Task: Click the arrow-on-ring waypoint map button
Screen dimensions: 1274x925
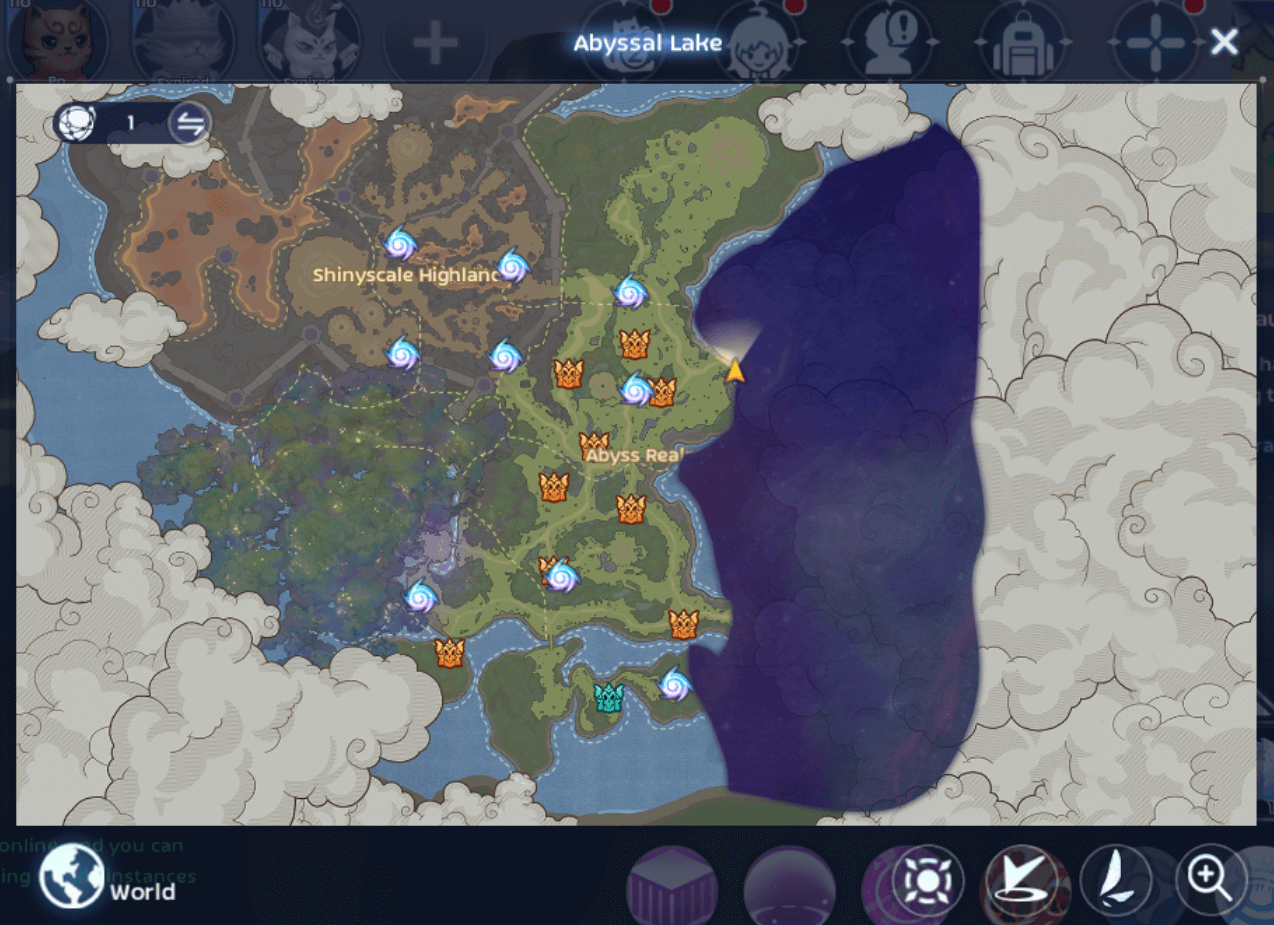Action: [x=1021, y=881]
